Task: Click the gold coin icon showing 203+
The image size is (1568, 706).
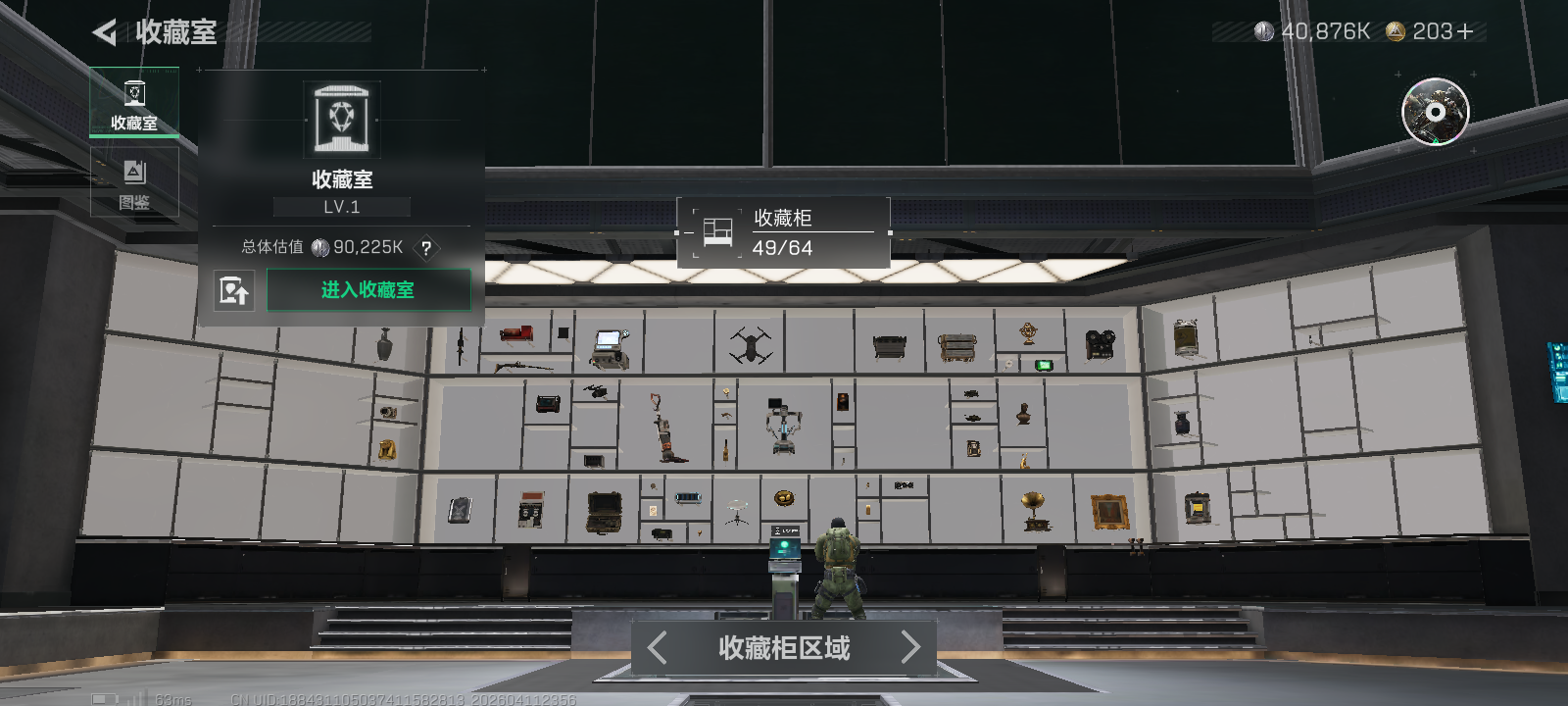Action: click(x=1396, y=30)
